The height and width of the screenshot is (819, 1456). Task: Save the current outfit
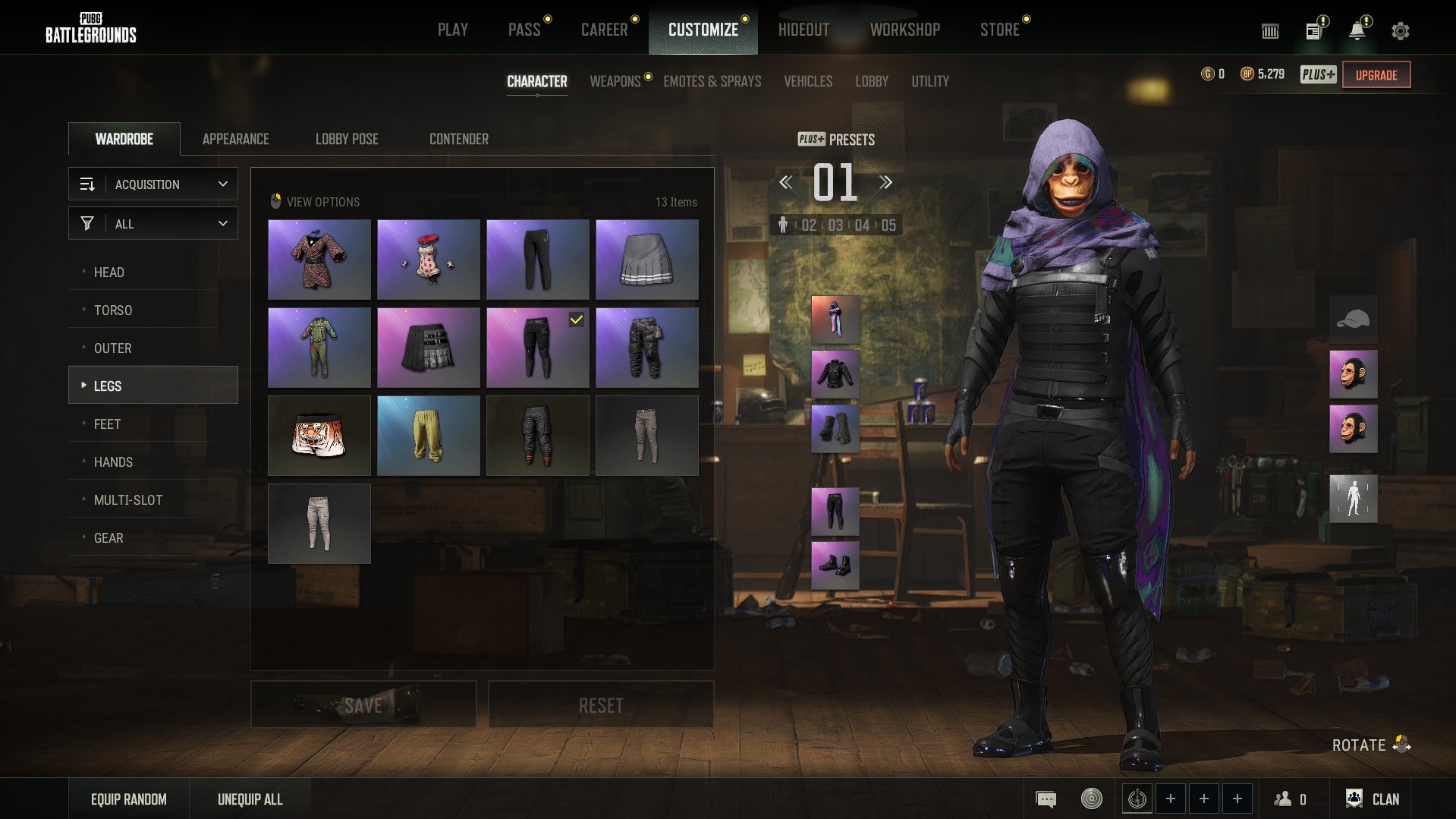click(x=363, y=705)
